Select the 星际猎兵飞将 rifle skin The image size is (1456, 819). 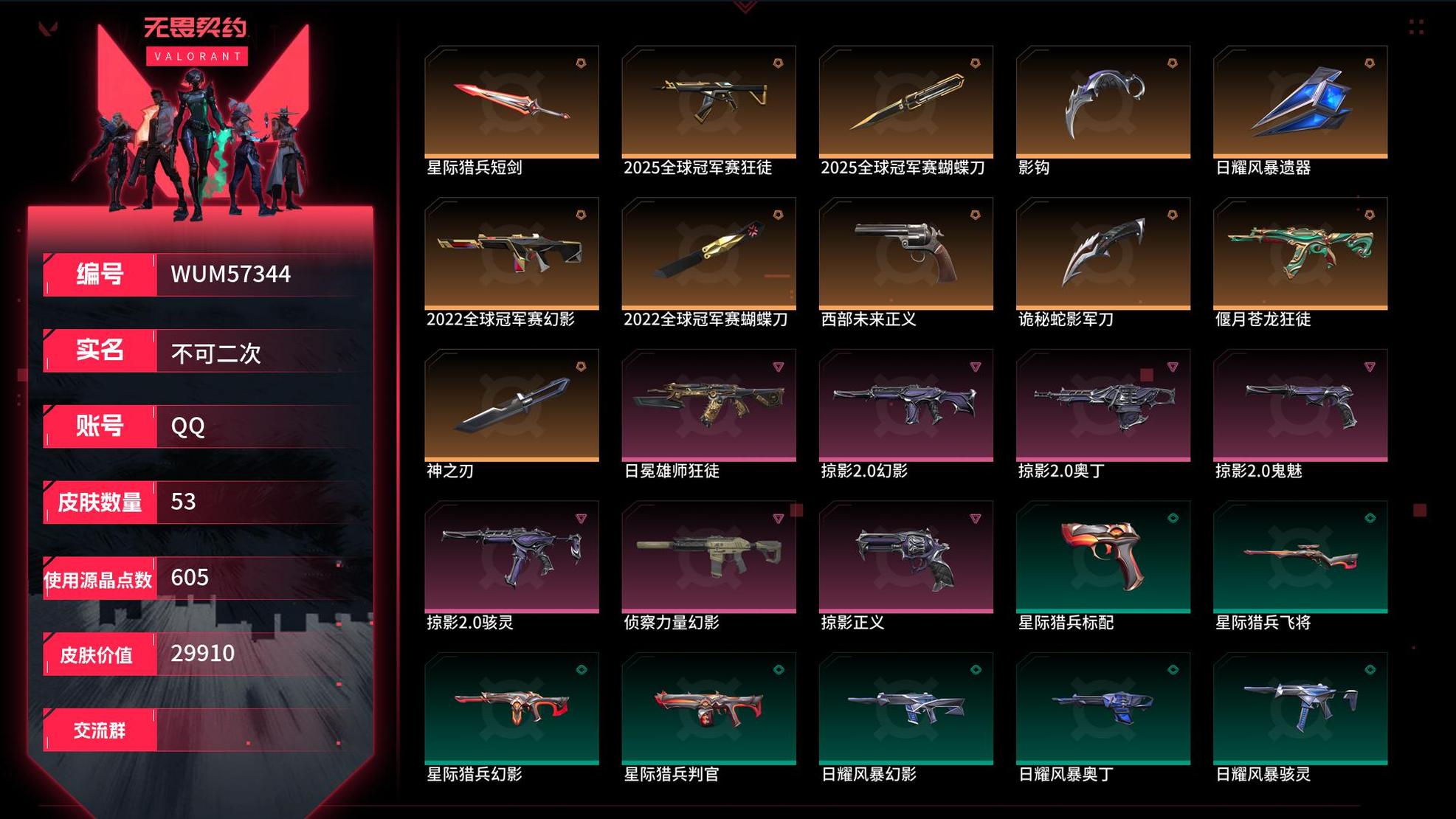[x=1300, y=556]
